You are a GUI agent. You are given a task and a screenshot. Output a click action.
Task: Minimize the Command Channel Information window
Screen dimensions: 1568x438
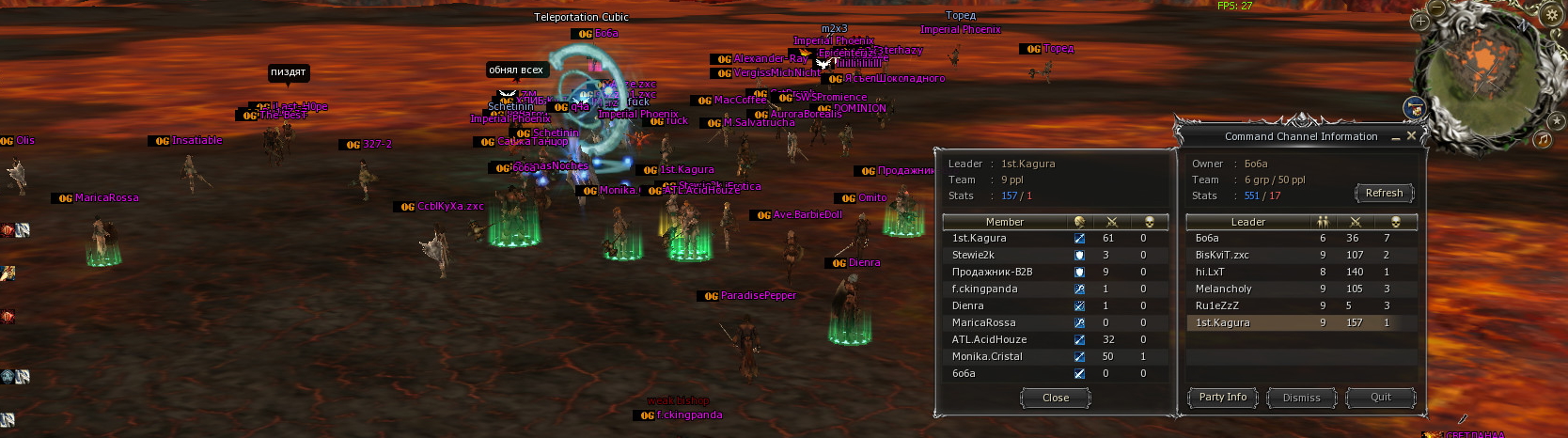point(1396,137)
